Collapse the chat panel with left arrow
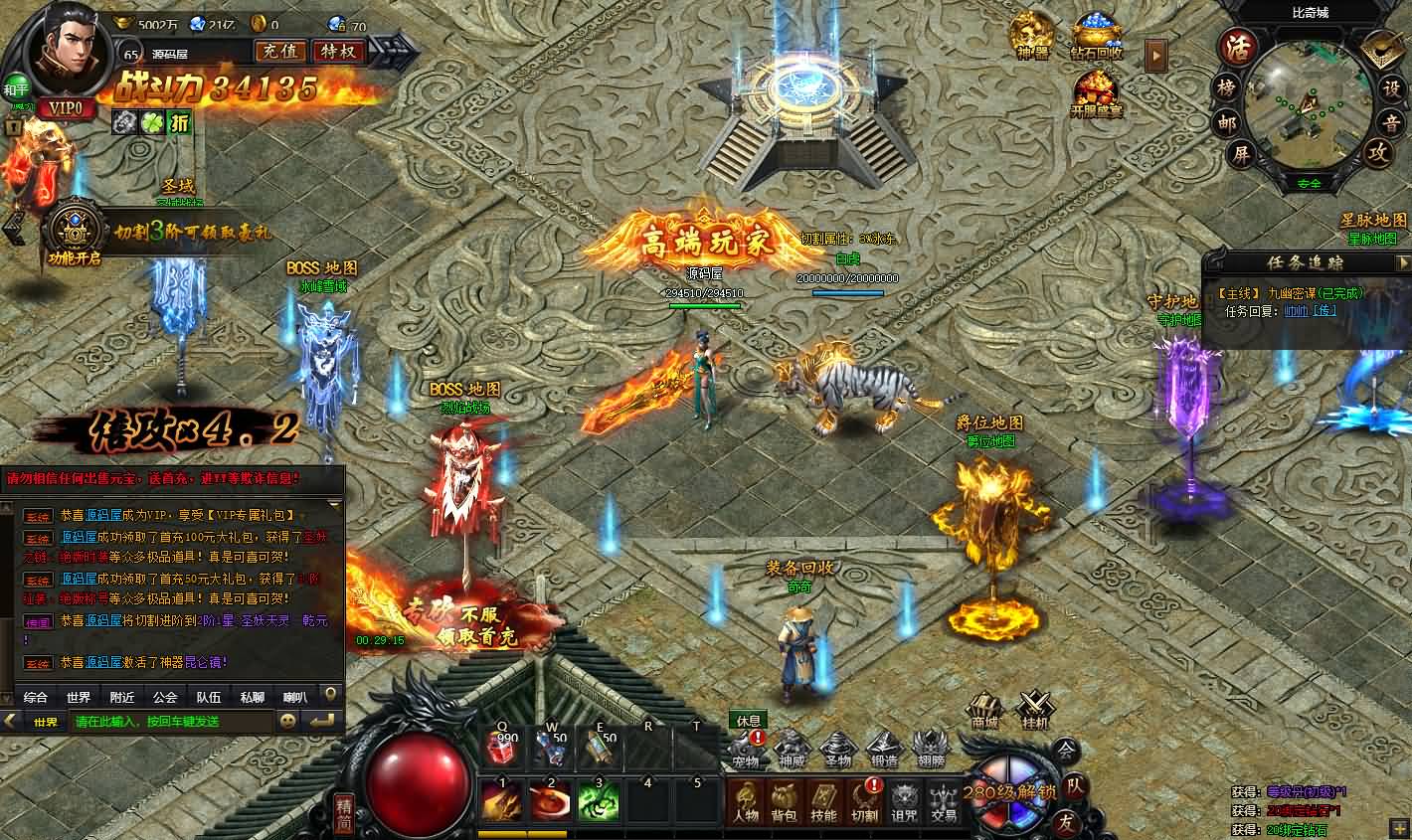Image resolution: width=1412 pixels, height=840 pixels. (9, 722)
